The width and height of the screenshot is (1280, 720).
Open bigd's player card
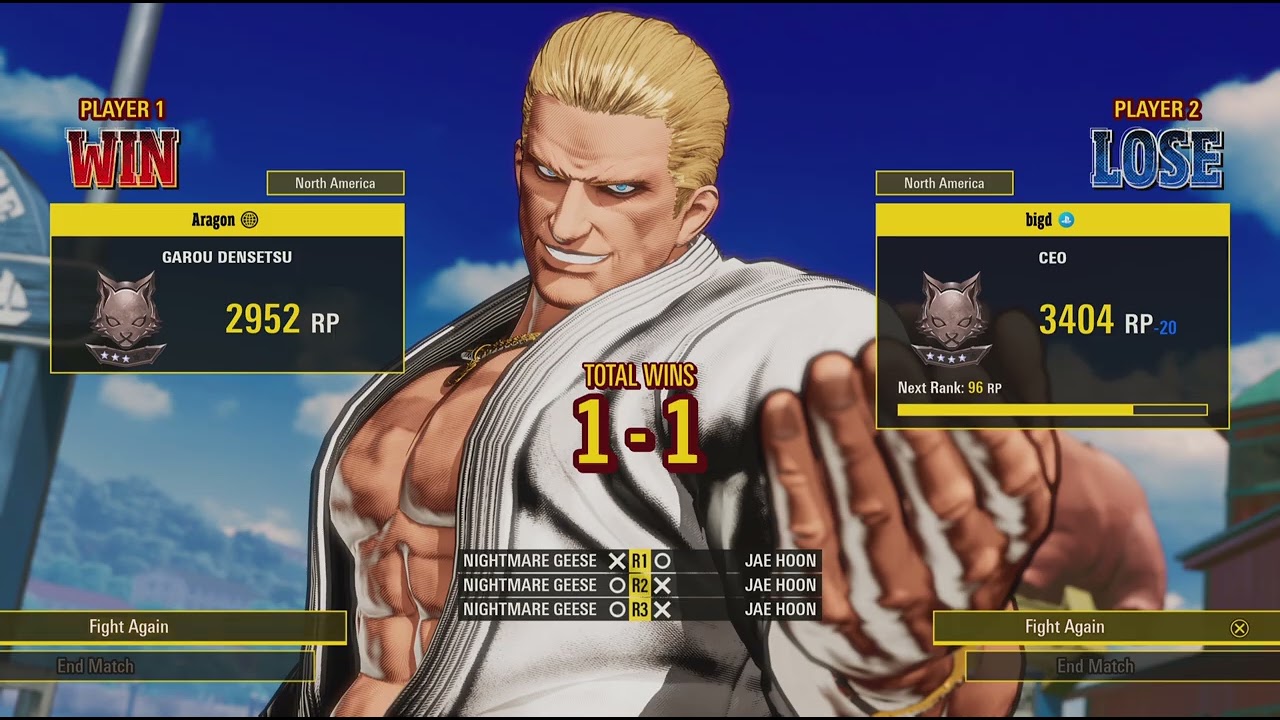1052,315
